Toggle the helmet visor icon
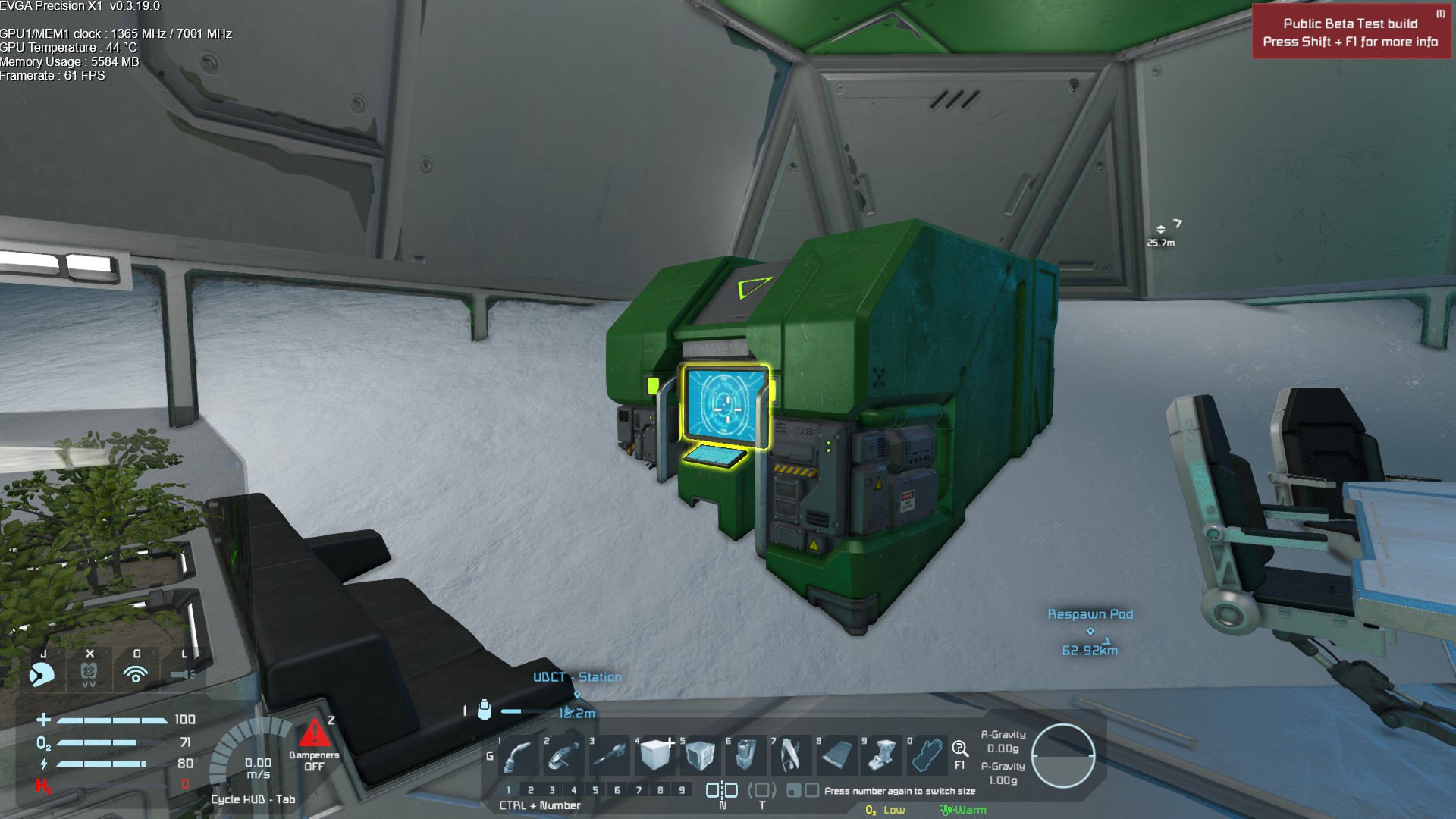 (42, 673)
